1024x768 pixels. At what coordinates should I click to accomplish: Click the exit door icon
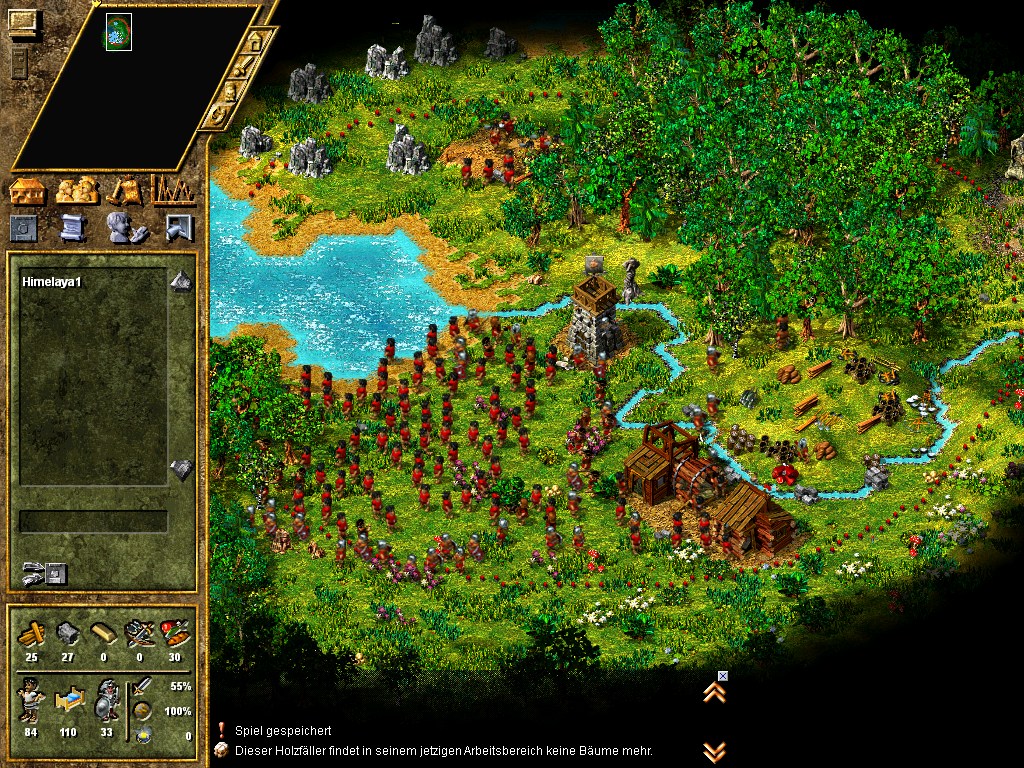(177, 228)
